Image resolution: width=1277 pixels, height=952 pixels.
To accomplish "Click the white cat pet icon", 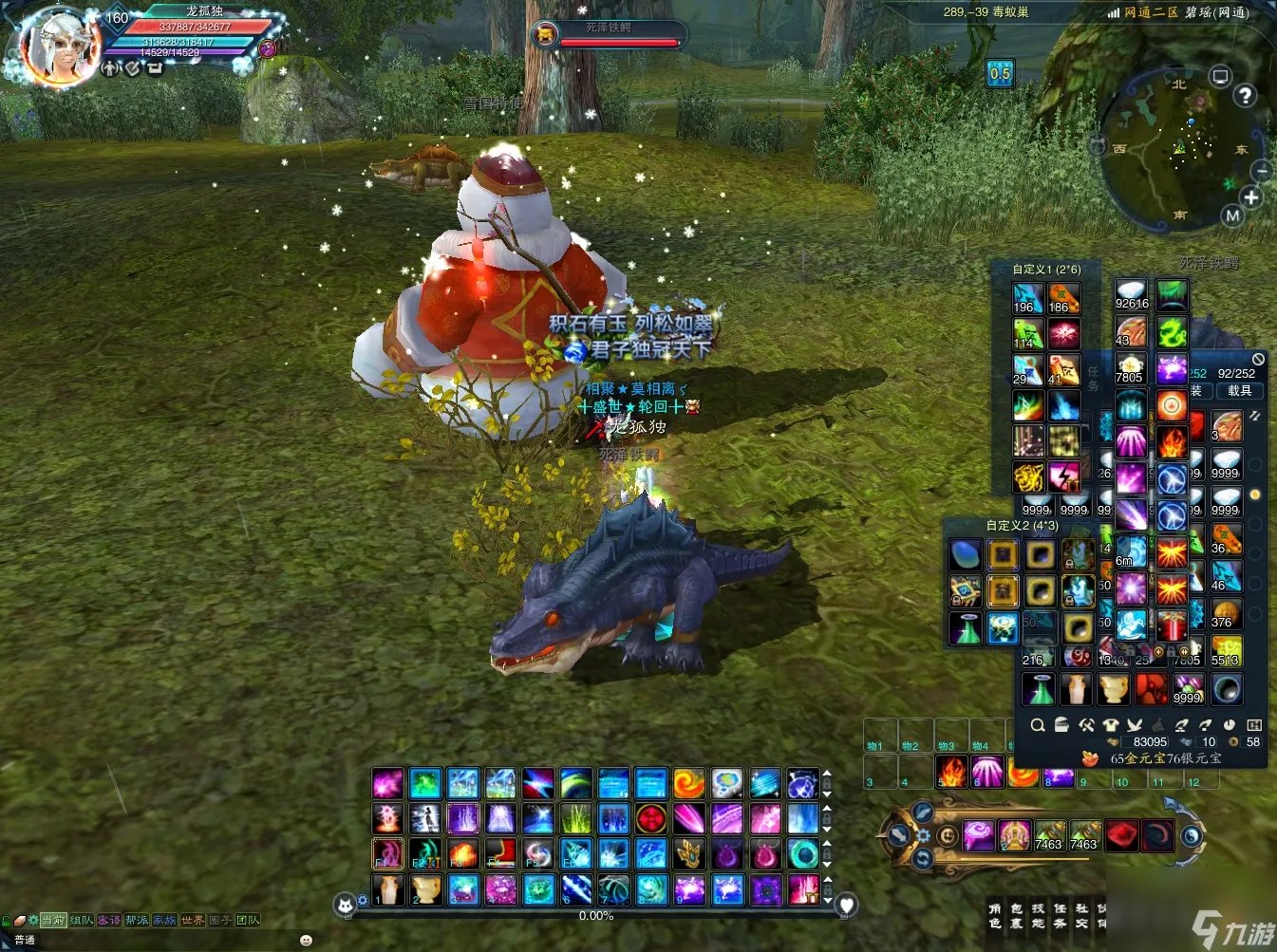I will pos(346,905).
